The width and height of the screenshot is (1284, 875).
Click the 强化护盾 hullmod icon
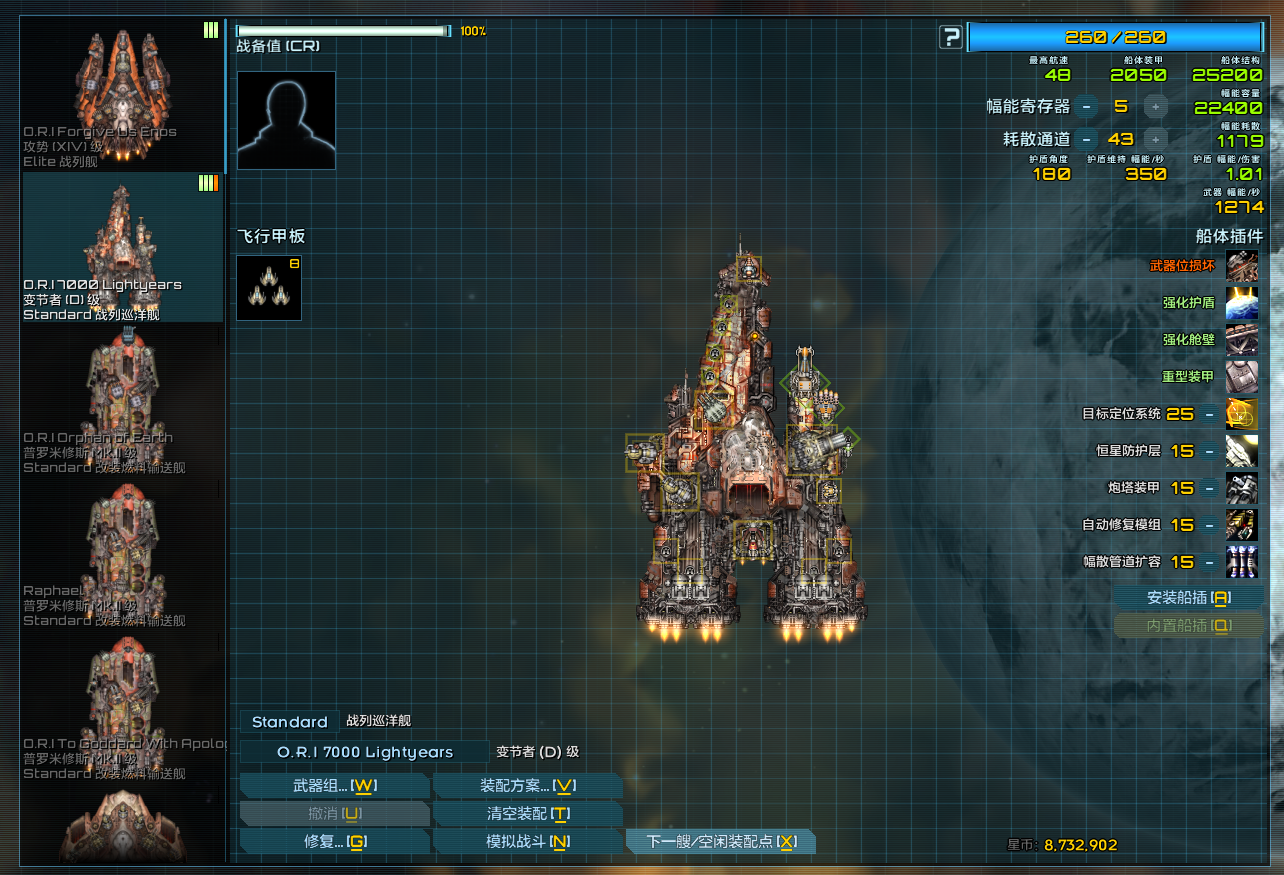(x=1242, y=302)
